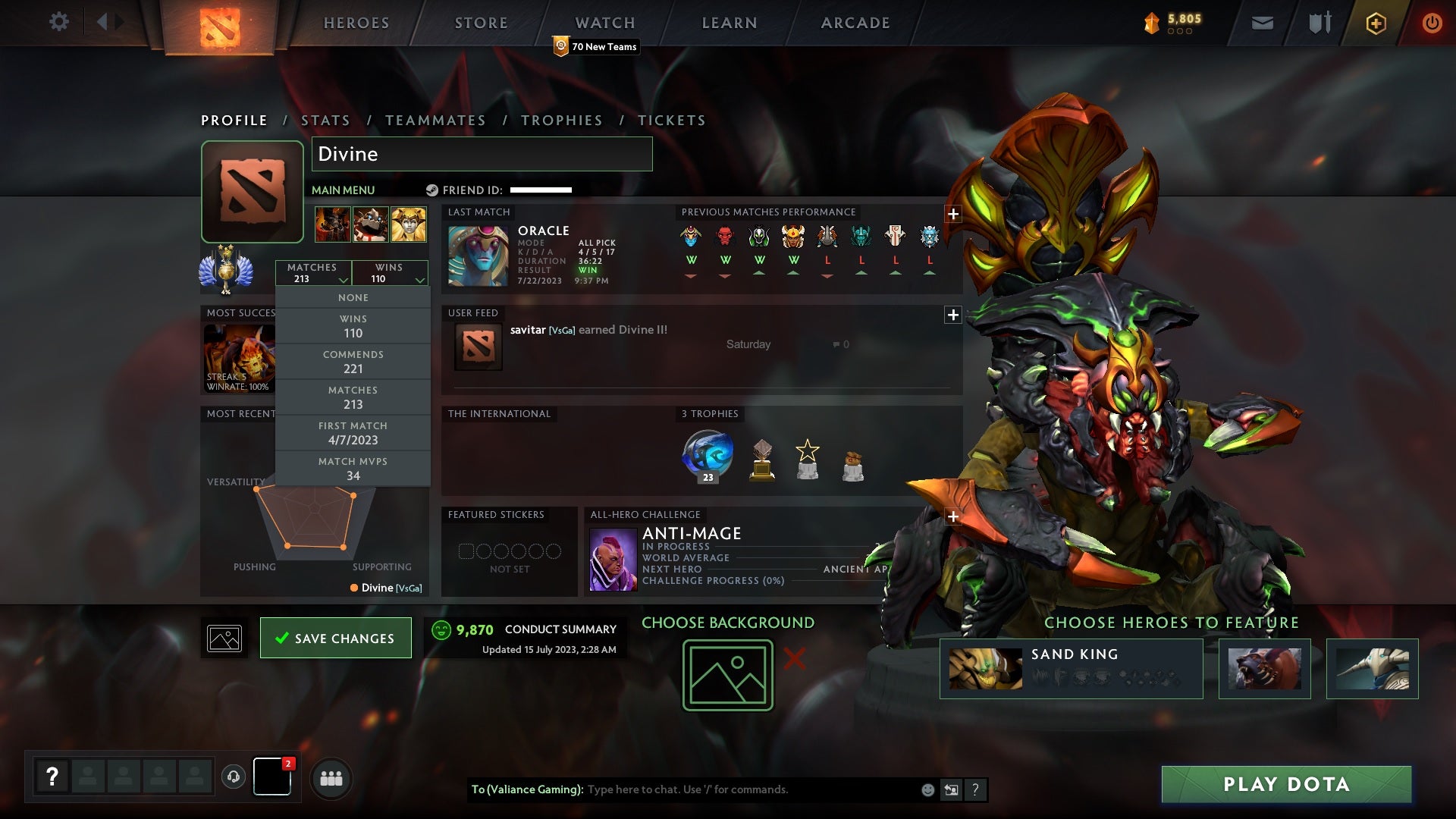This screenshot has width=1456, height=819.
Task: Choose Commends from the stat dropdown
Action: point(353,362)
